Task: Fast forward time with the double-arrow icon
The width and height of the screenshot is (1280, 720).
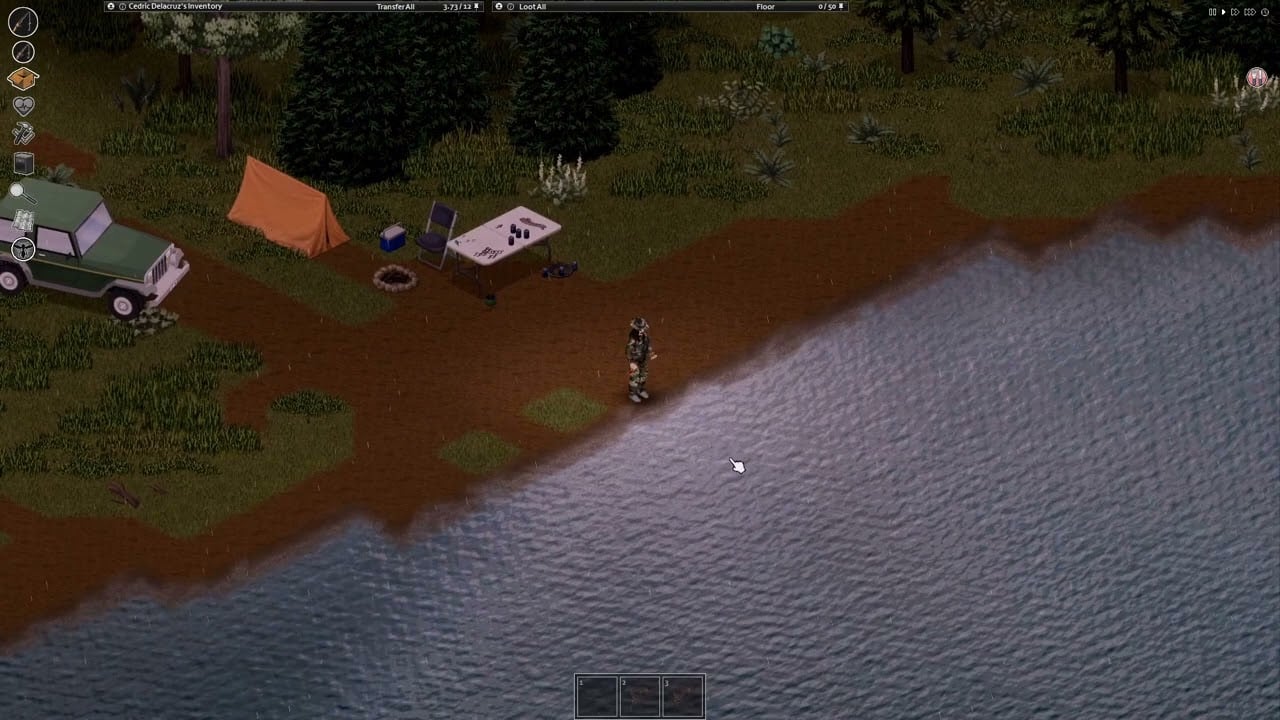Action: (1235, 11)
